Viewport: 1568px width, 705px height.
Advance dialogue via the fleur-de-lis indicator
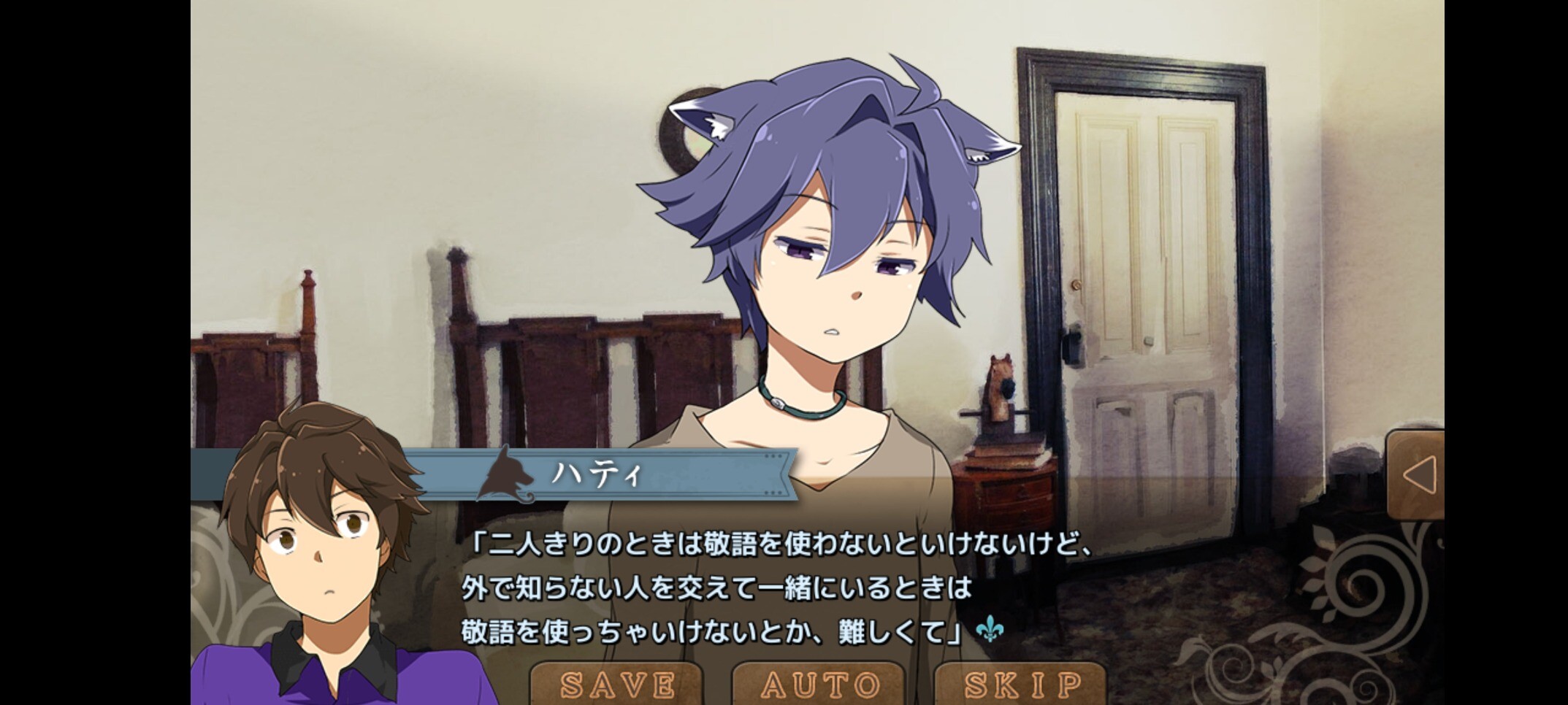[990, 628]
